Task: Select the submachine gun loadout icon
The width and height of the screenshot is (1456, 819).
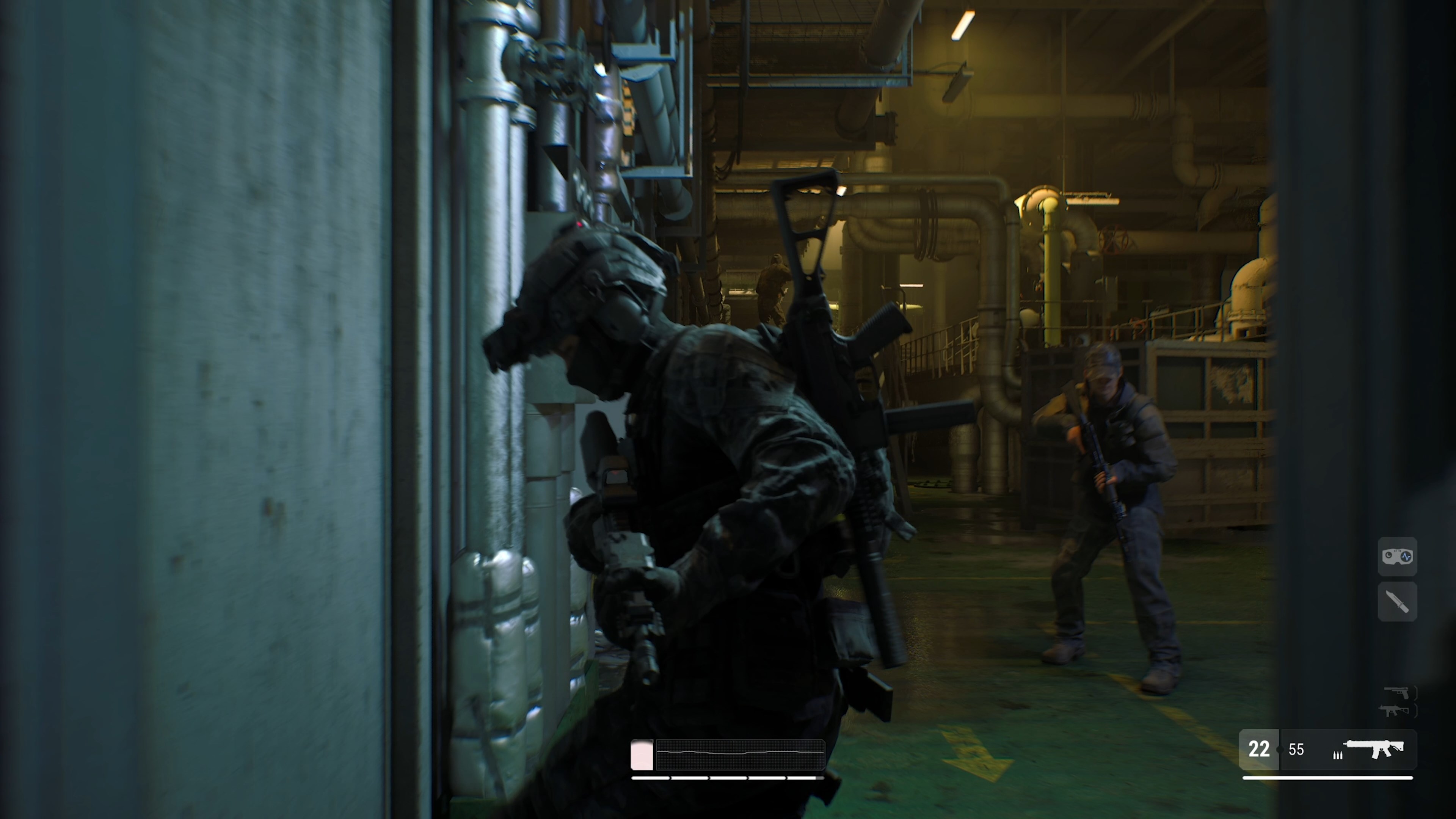Action: tap(1395, 711)
